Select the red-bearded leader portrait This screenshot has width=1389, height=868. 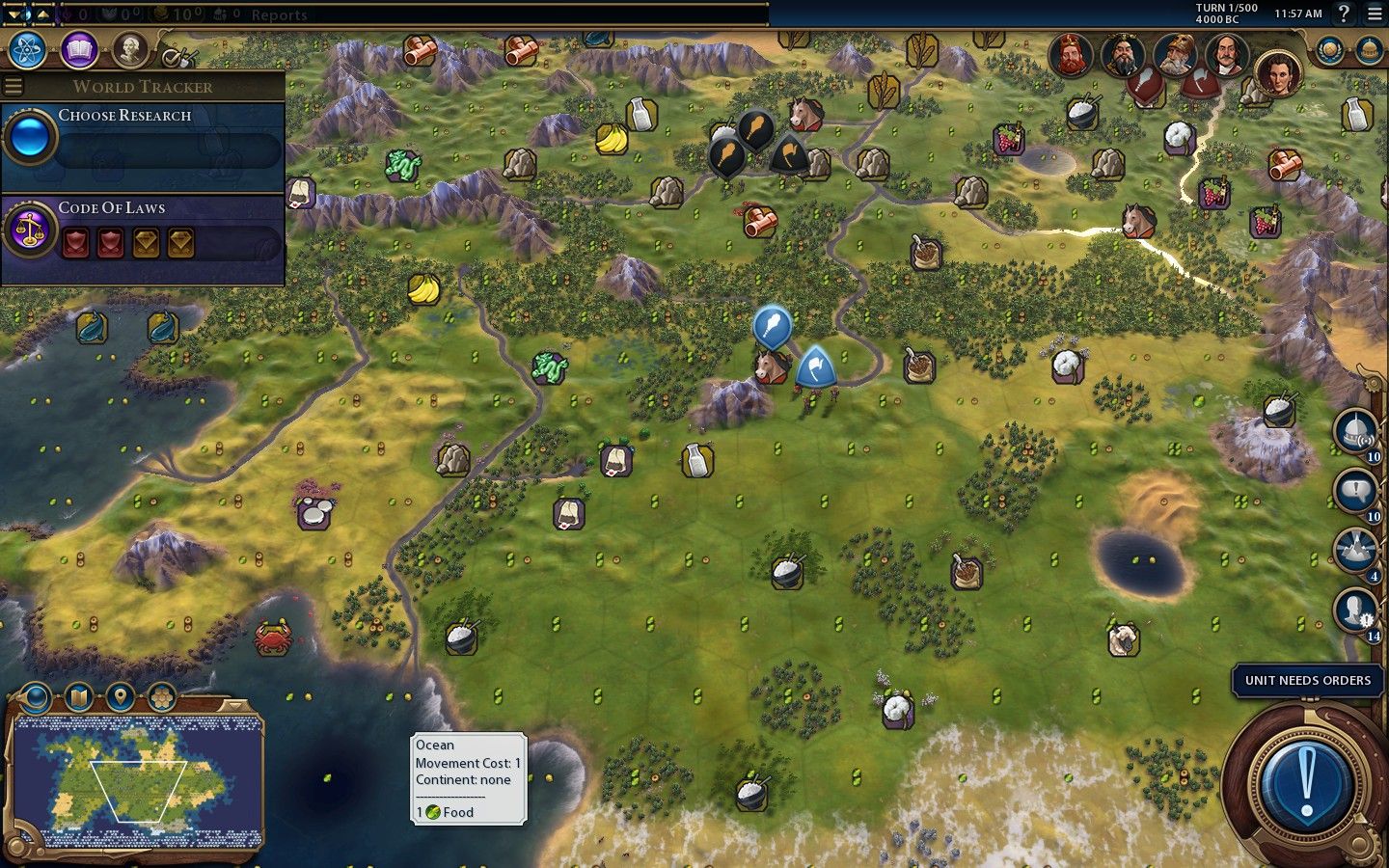[1071, 55]
